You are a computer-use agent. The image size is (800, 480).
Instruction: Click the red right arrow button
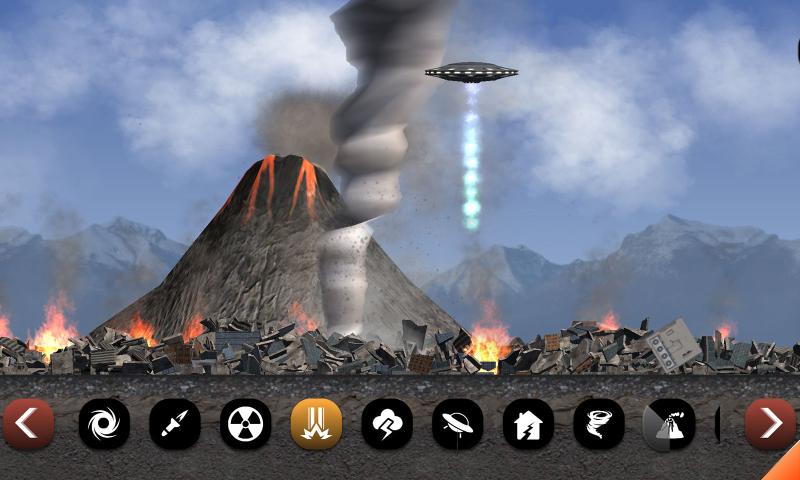770,424
